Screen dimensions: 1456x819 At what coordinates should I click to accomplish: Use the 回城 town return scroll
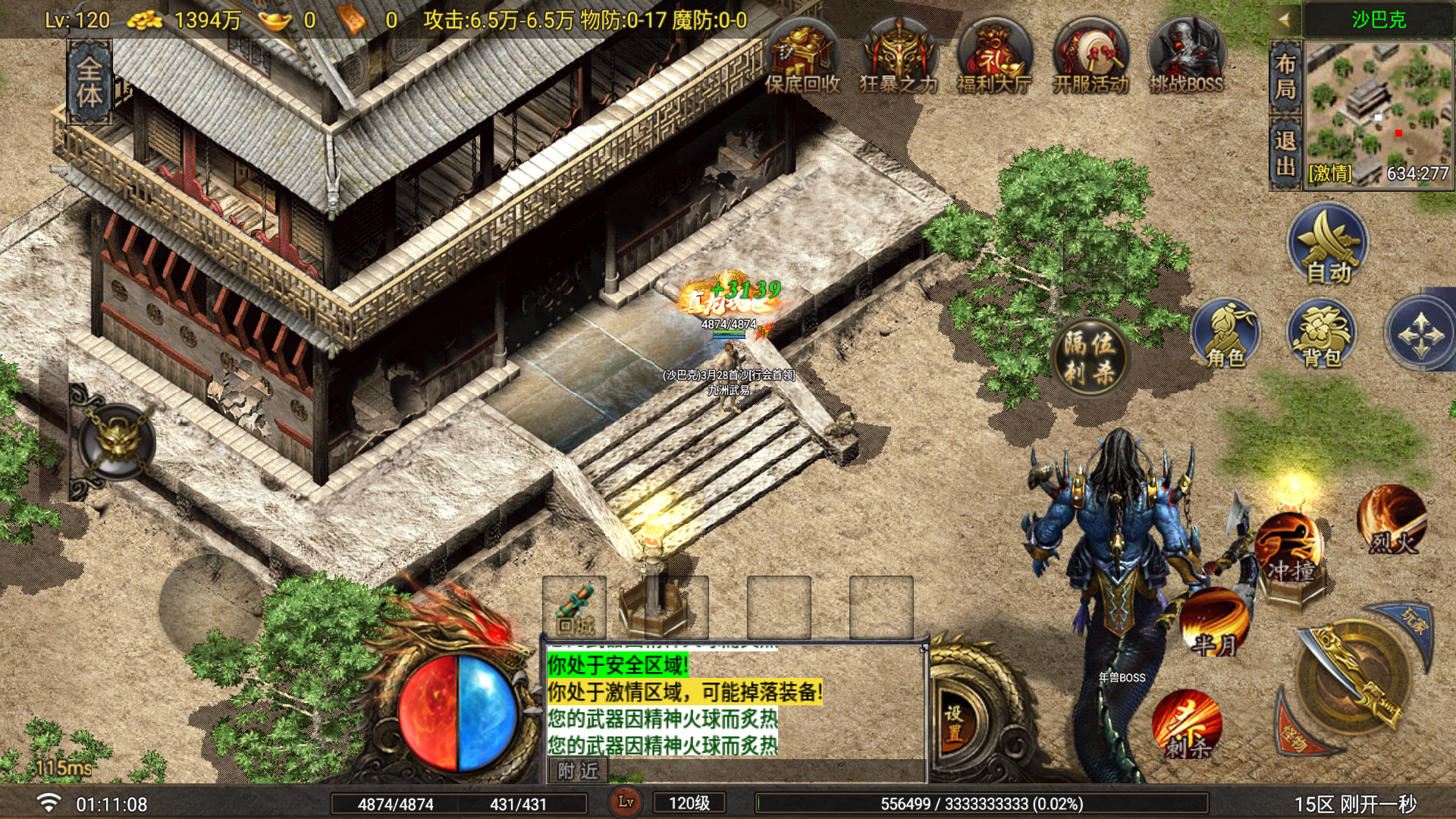(x=574, y=607)
